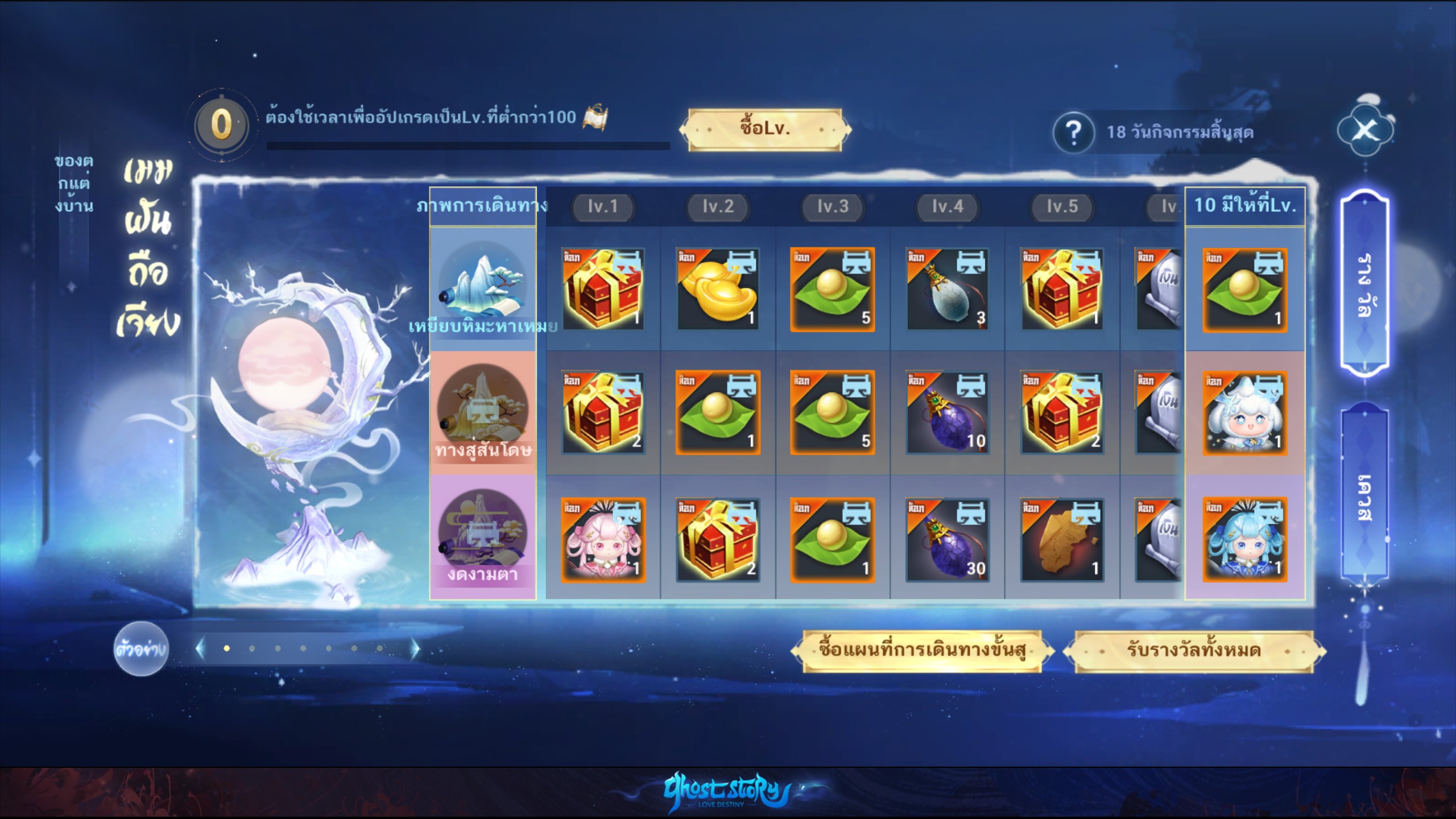1456x819 pixels.
Task: Select the pink-haired doll reward
Action: point(603,540)
